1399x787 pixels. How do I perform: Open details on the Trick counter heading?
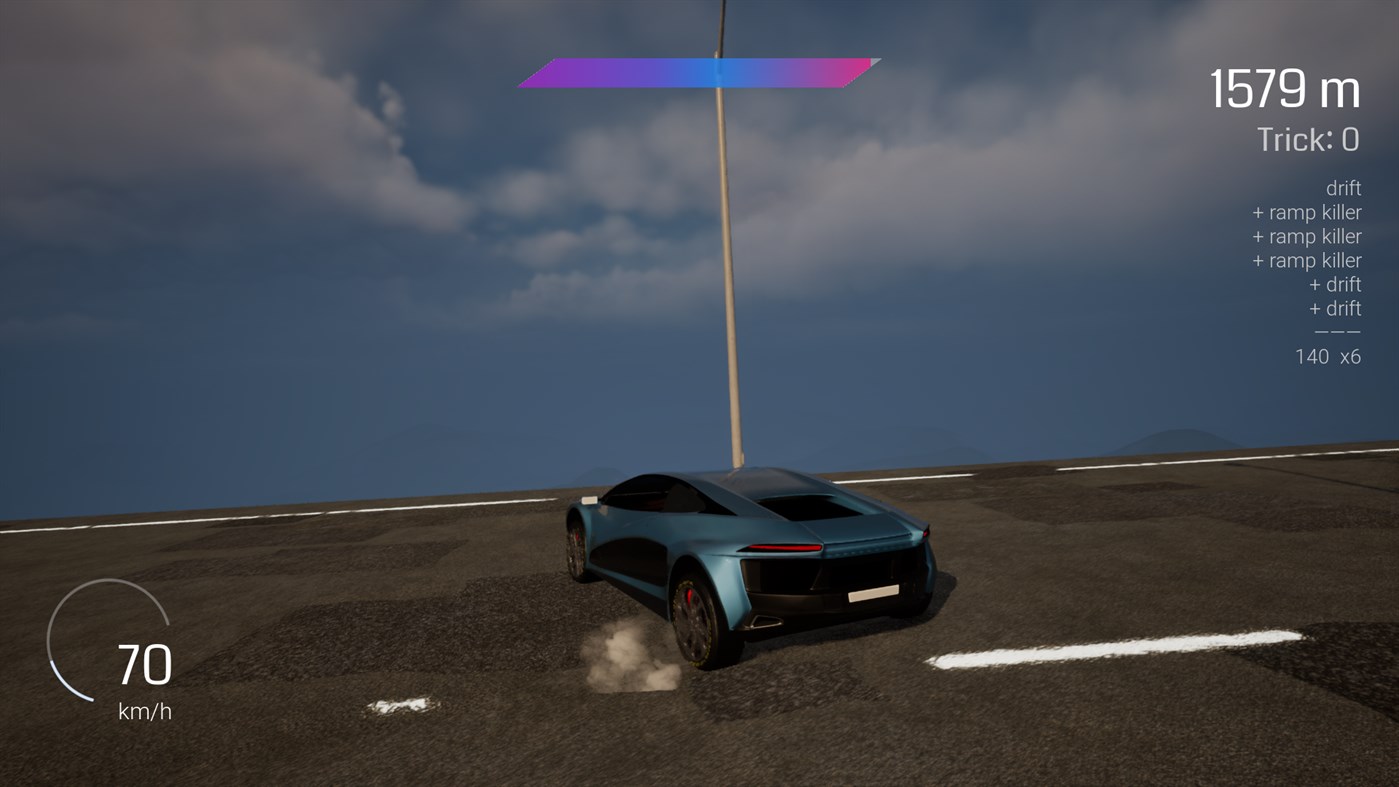click(1307, 139)
